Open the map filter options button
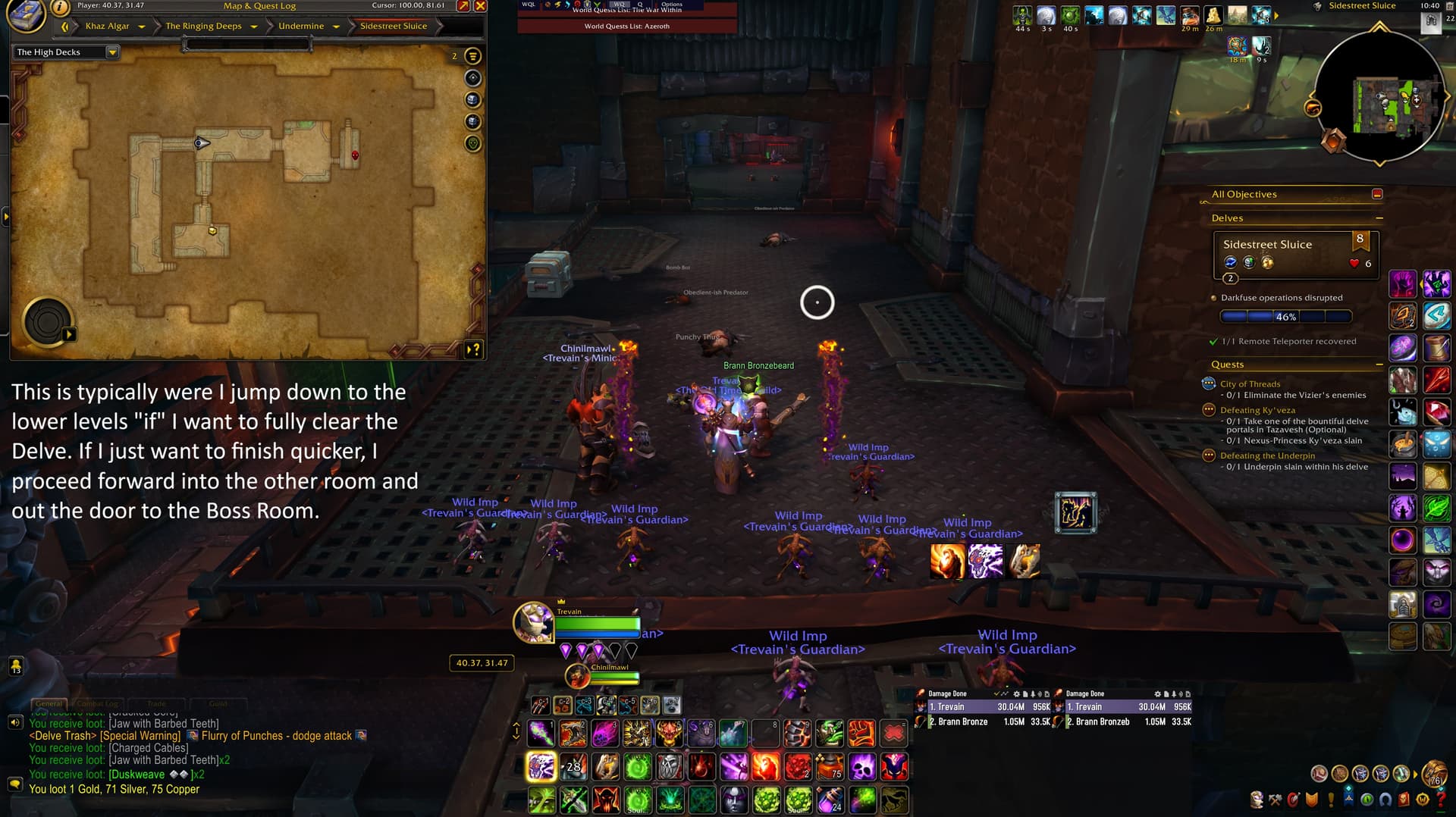 pyautogui.click(x=472, y=56)
